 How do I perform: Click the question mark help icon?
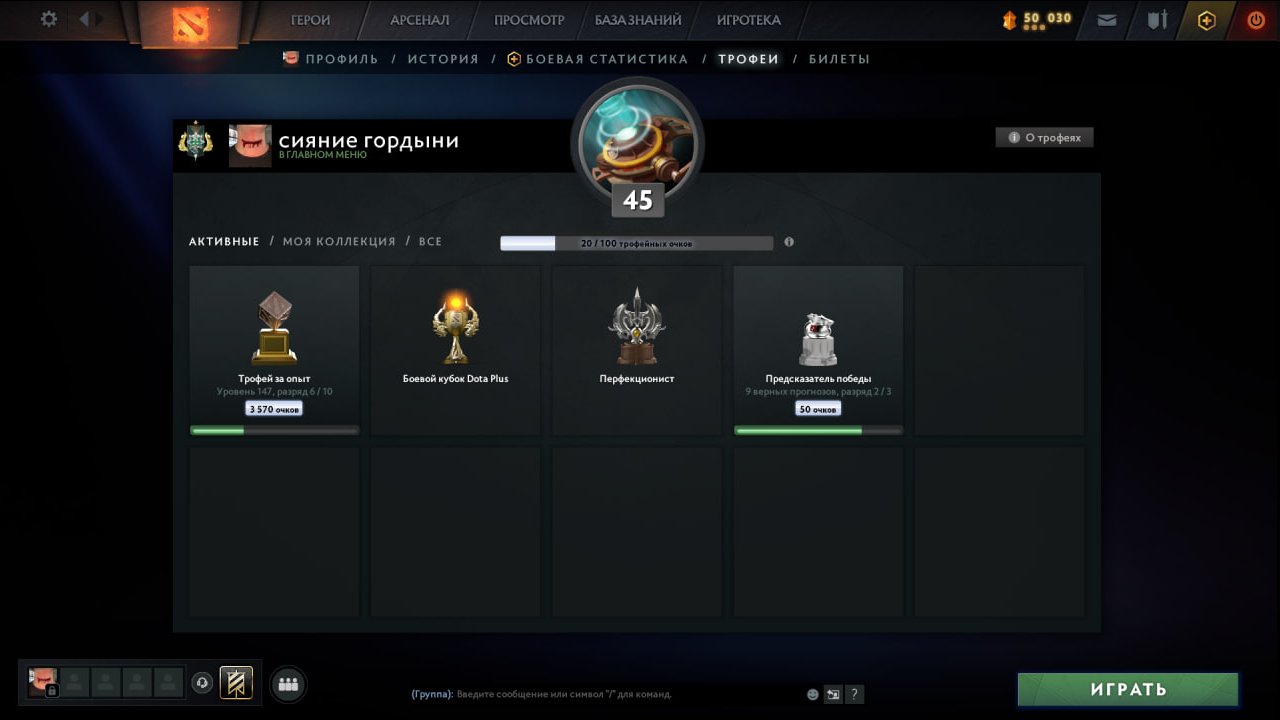click(854, 693)
